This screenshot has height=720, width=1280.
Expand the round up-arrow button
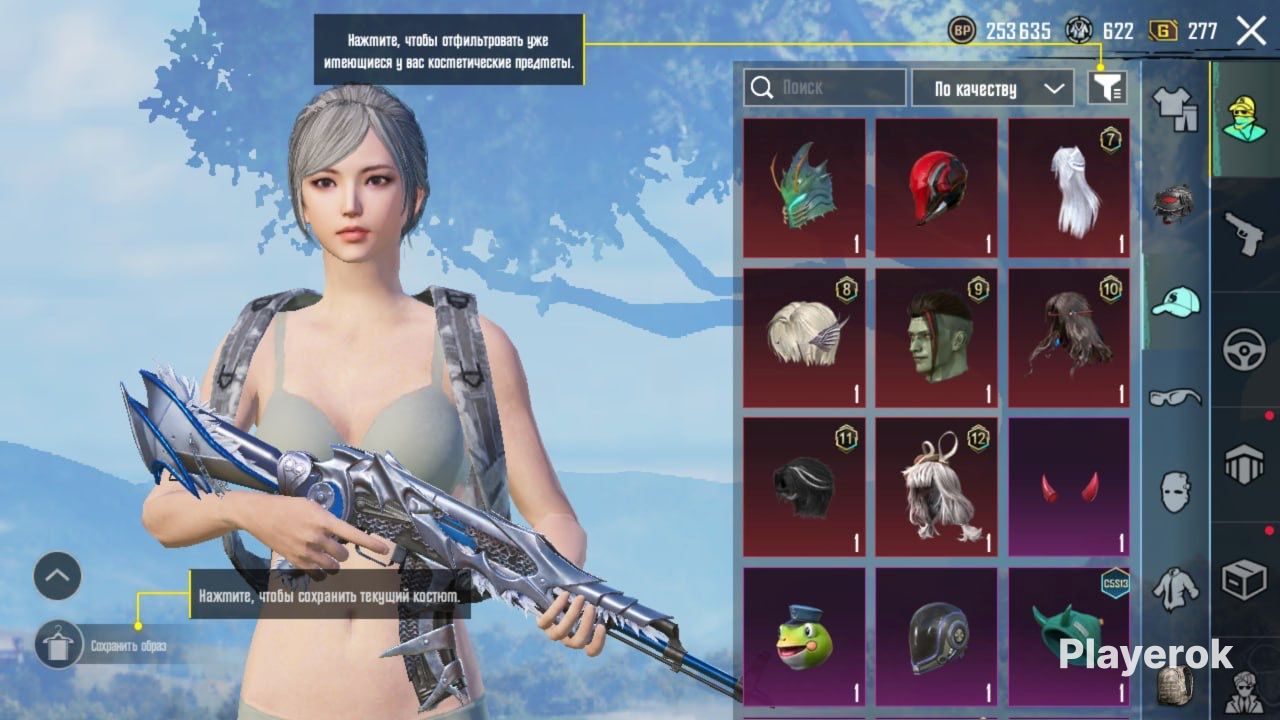click(57, 576)
